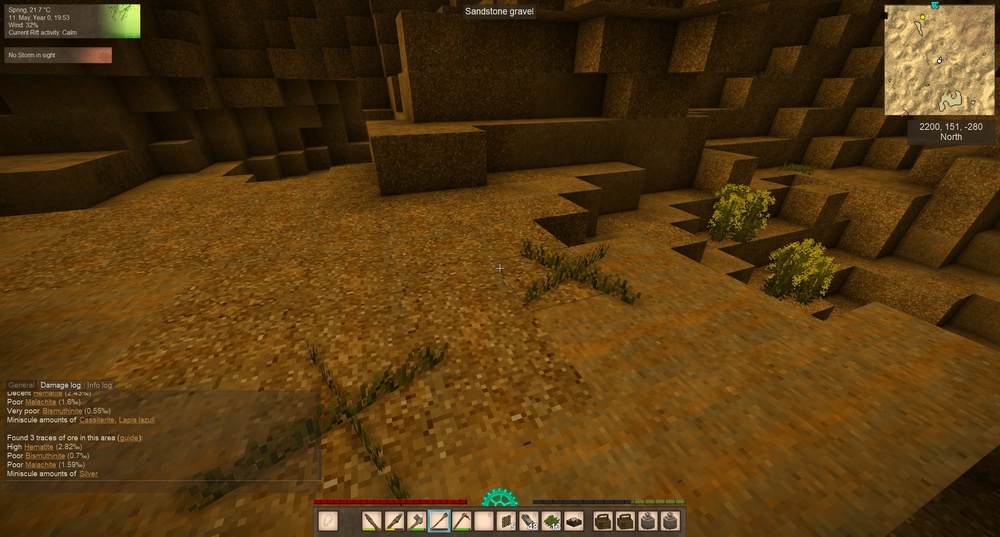Select the hotbar stack of 5
1000x537 pixels.
coord(506,521)
